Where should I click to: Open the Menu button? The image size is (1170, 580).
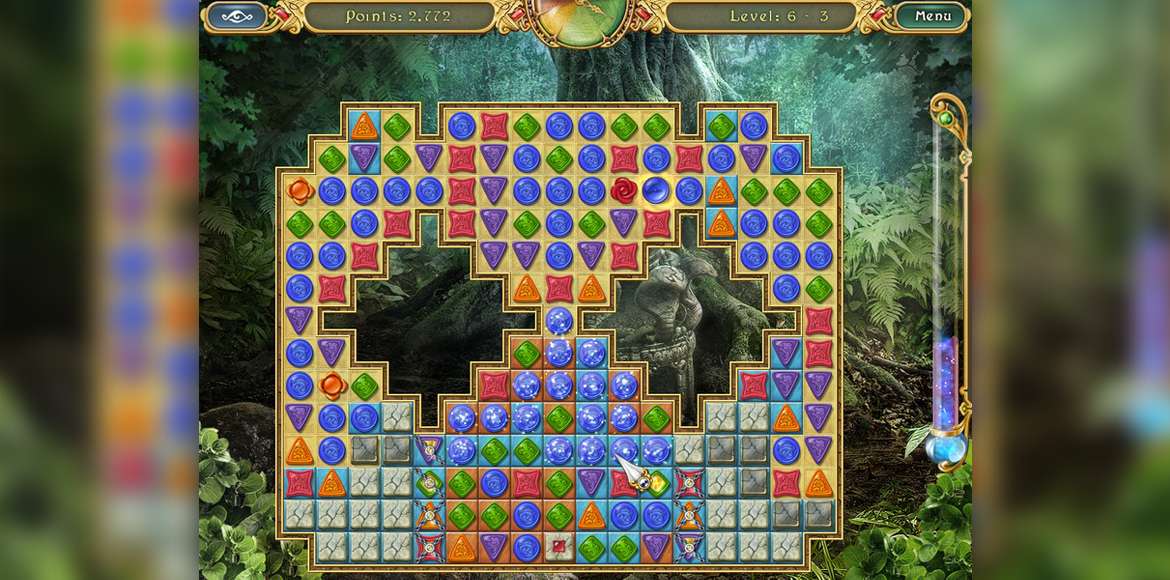click(x=932, y=16)
